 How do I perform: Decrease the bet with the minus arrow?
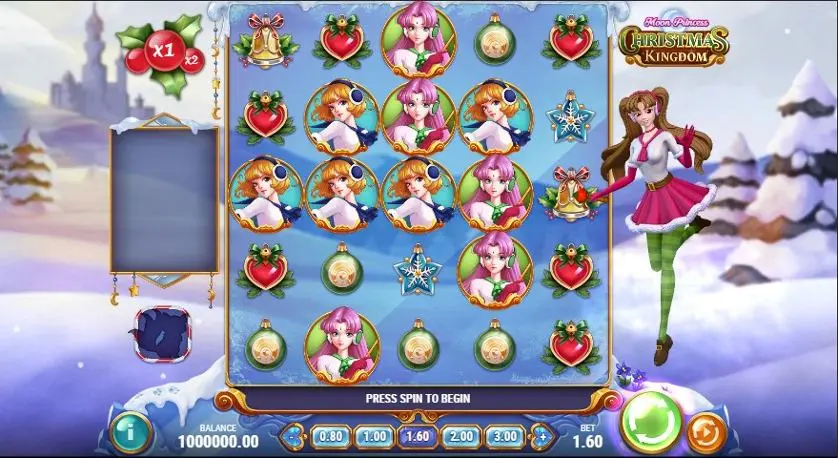[x=293, y=436]
